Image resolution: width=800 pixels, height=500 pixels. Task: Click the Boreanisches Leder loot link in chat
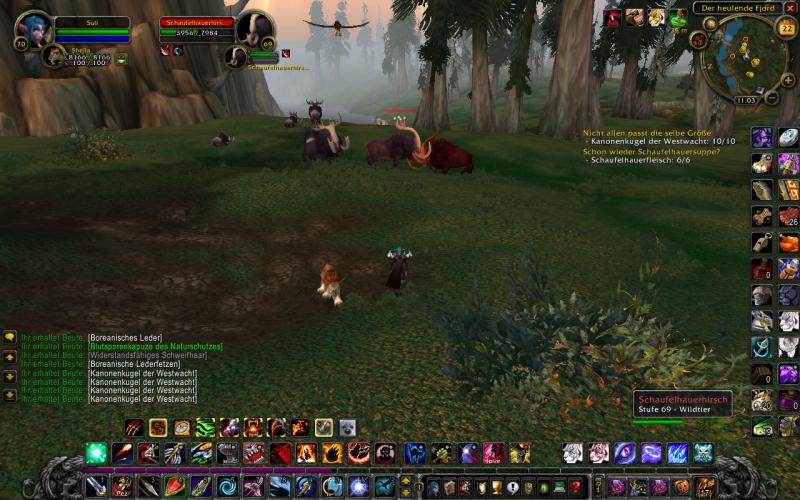[x=125, y=338]
